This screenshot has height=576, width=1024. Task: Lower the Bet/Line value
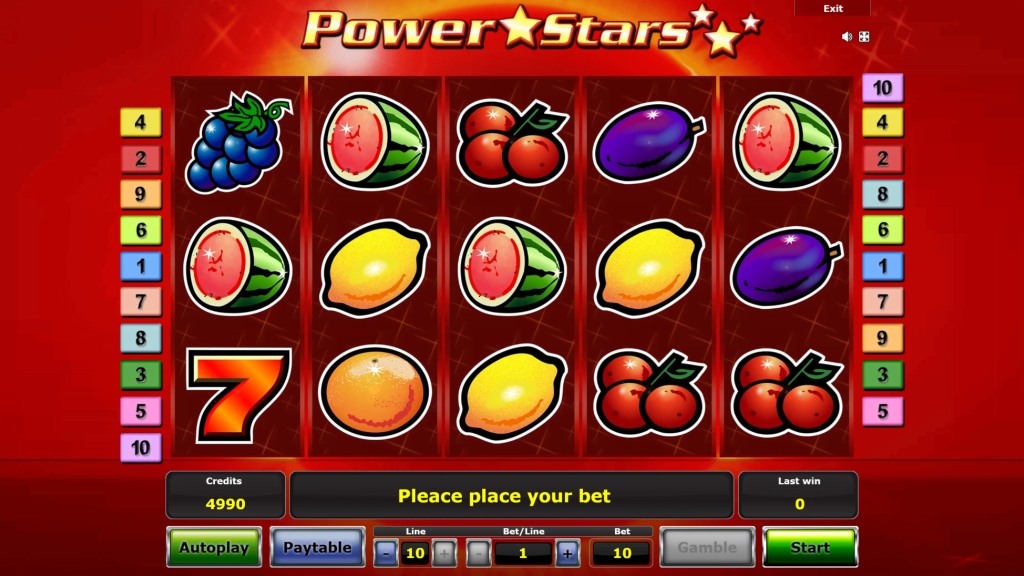pos(479,552)
